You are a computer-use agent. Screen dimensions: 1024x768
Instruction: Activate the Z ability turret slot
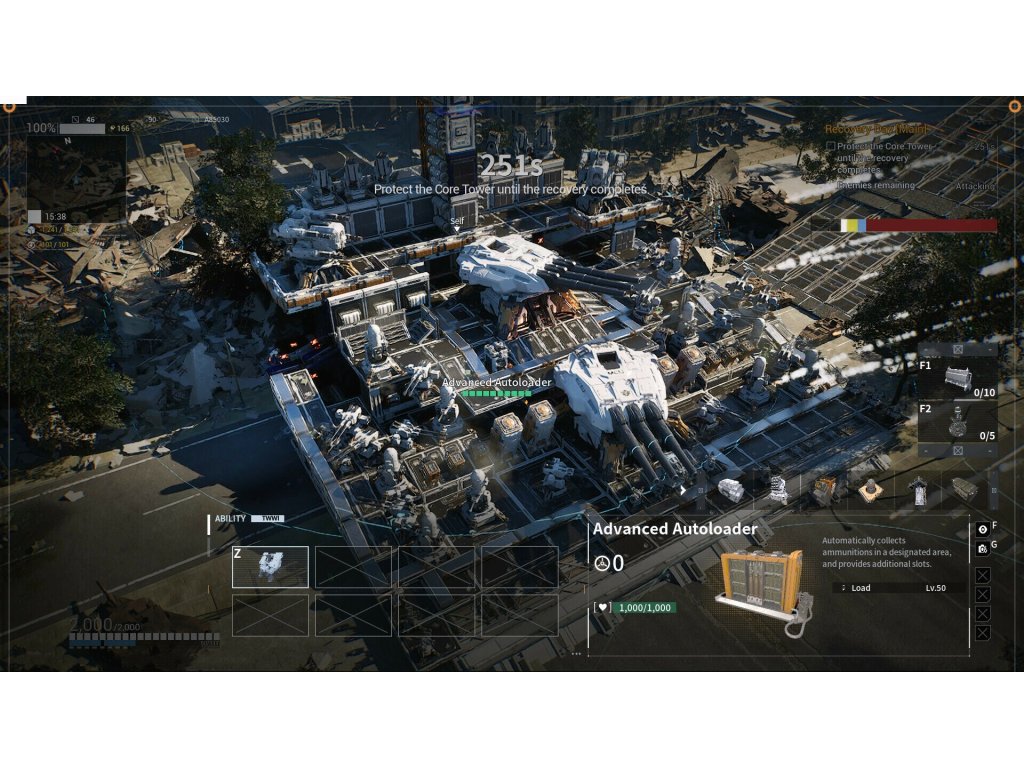pyautogui.click(x=270, y=567)
